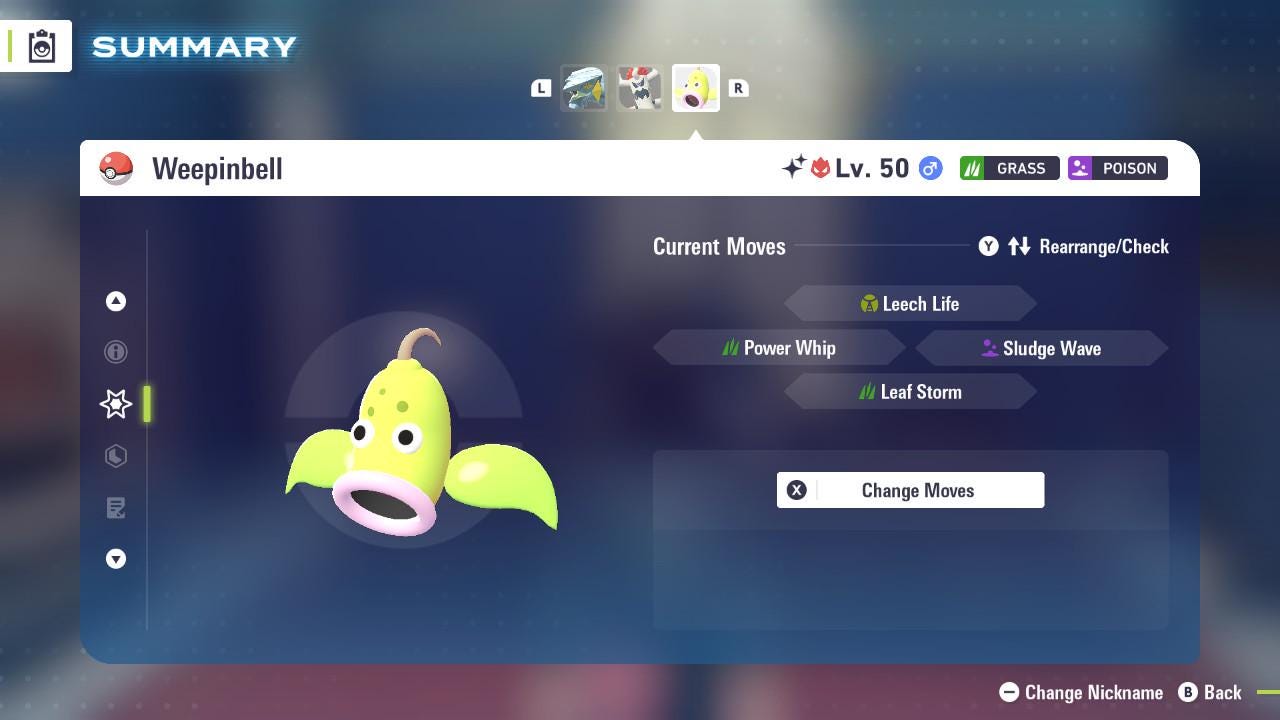1280x720 pixels.
Task: Click the star-shaped moves page icon
Action: [116, 404]
